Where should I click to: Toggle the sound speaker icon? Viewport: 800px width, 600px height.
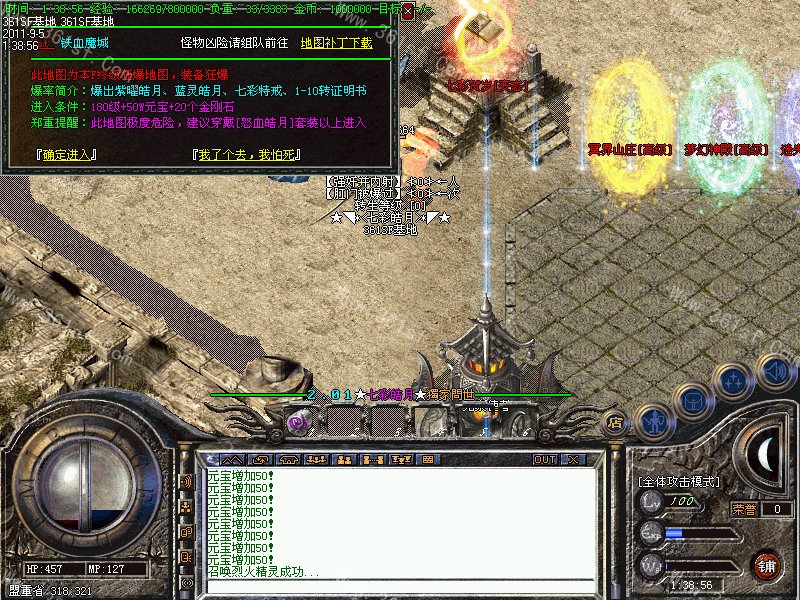776,371
